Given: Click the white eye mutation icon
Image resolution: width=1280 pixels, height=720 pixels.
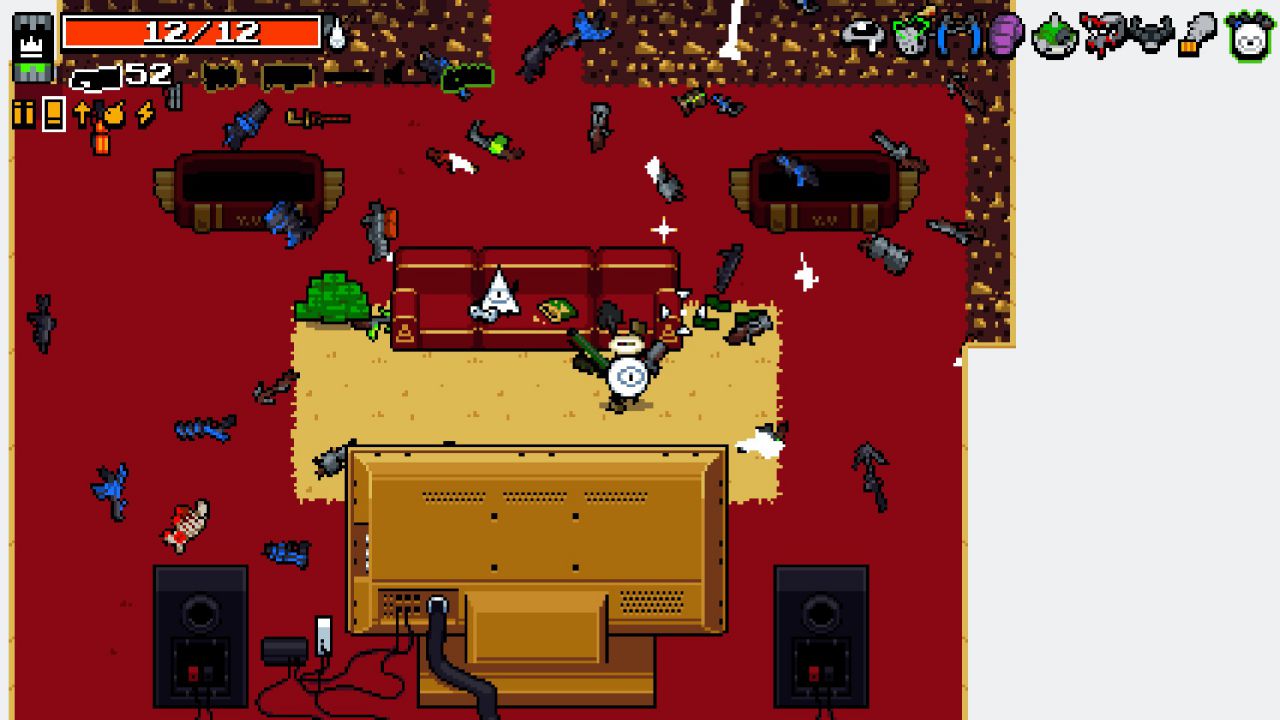Looking at the screenshot, I should pos(863,36).
